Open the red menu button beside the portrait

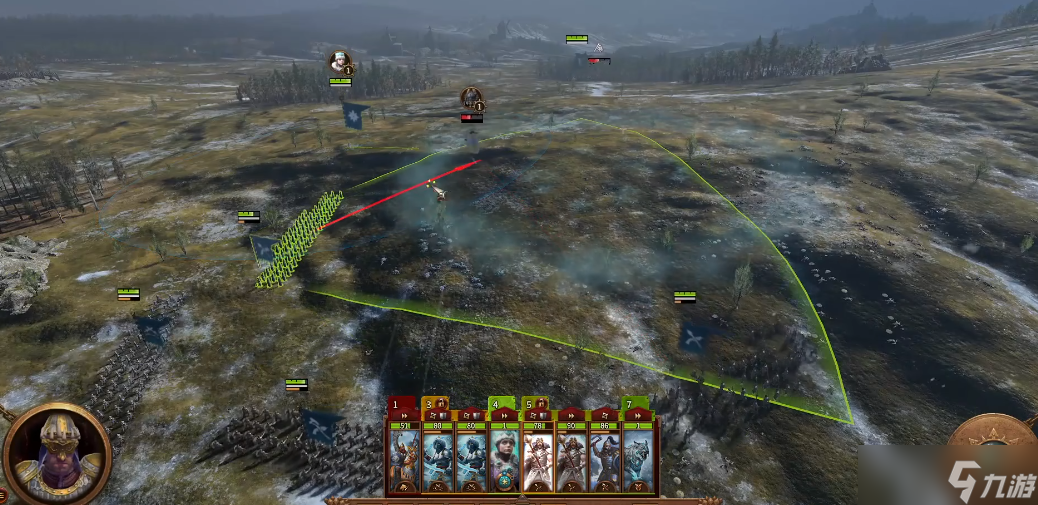pyautogui.click(x=3, y=494)
